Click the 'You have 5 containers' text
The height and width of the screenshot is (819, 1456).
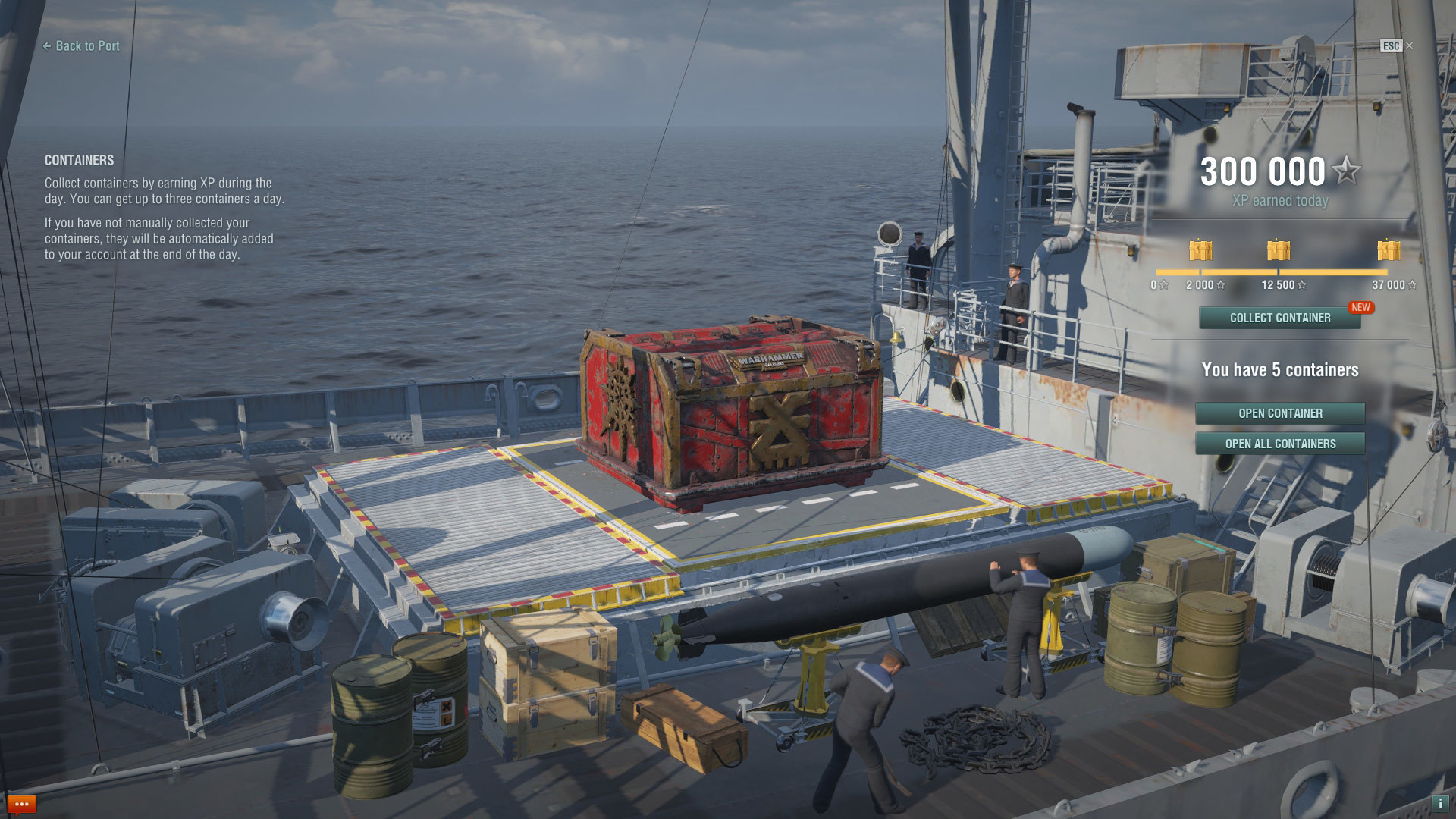tap(1282, 370)
